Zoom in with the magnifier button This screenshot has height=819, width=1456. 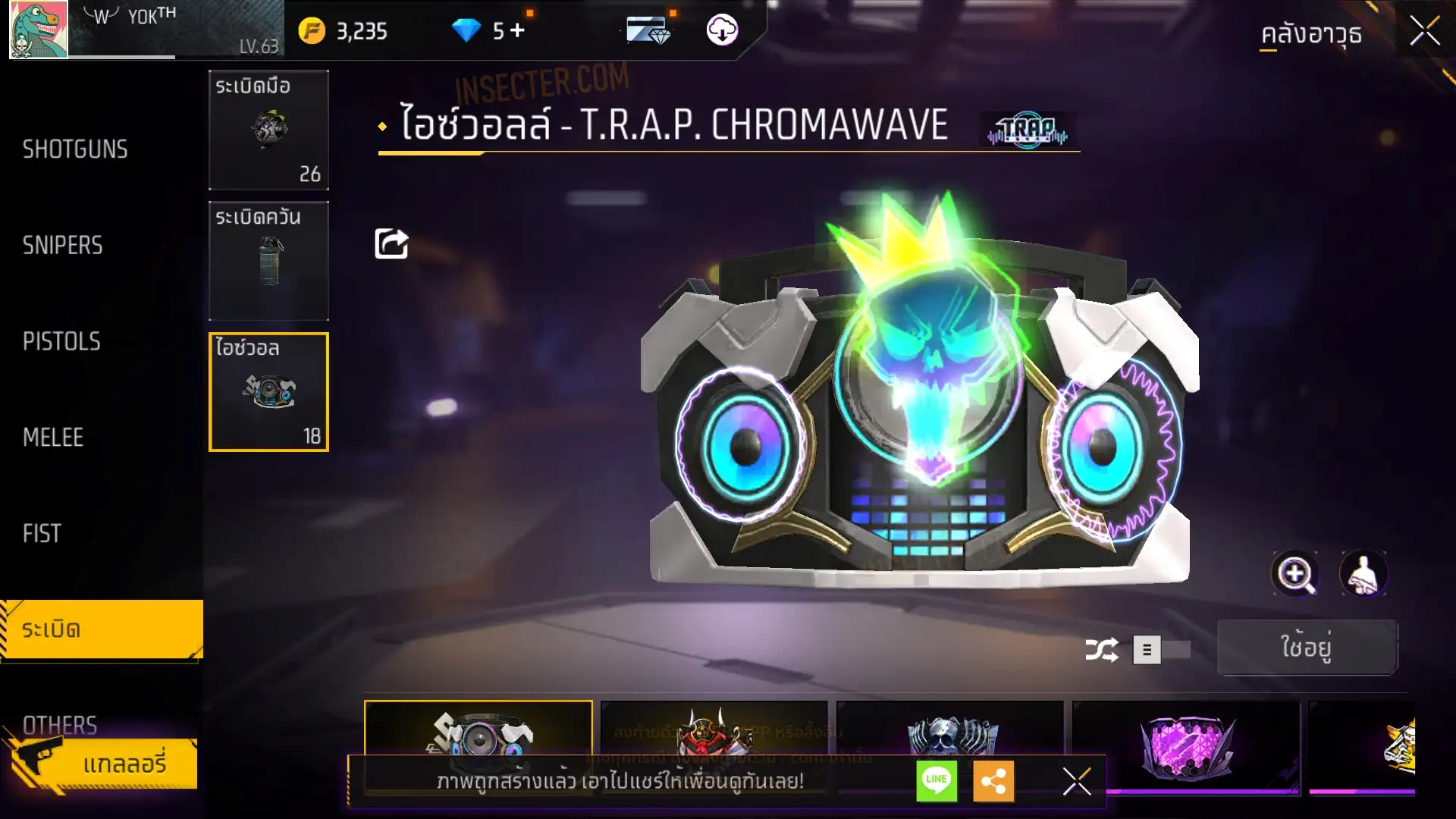(x=1294, y=574)
